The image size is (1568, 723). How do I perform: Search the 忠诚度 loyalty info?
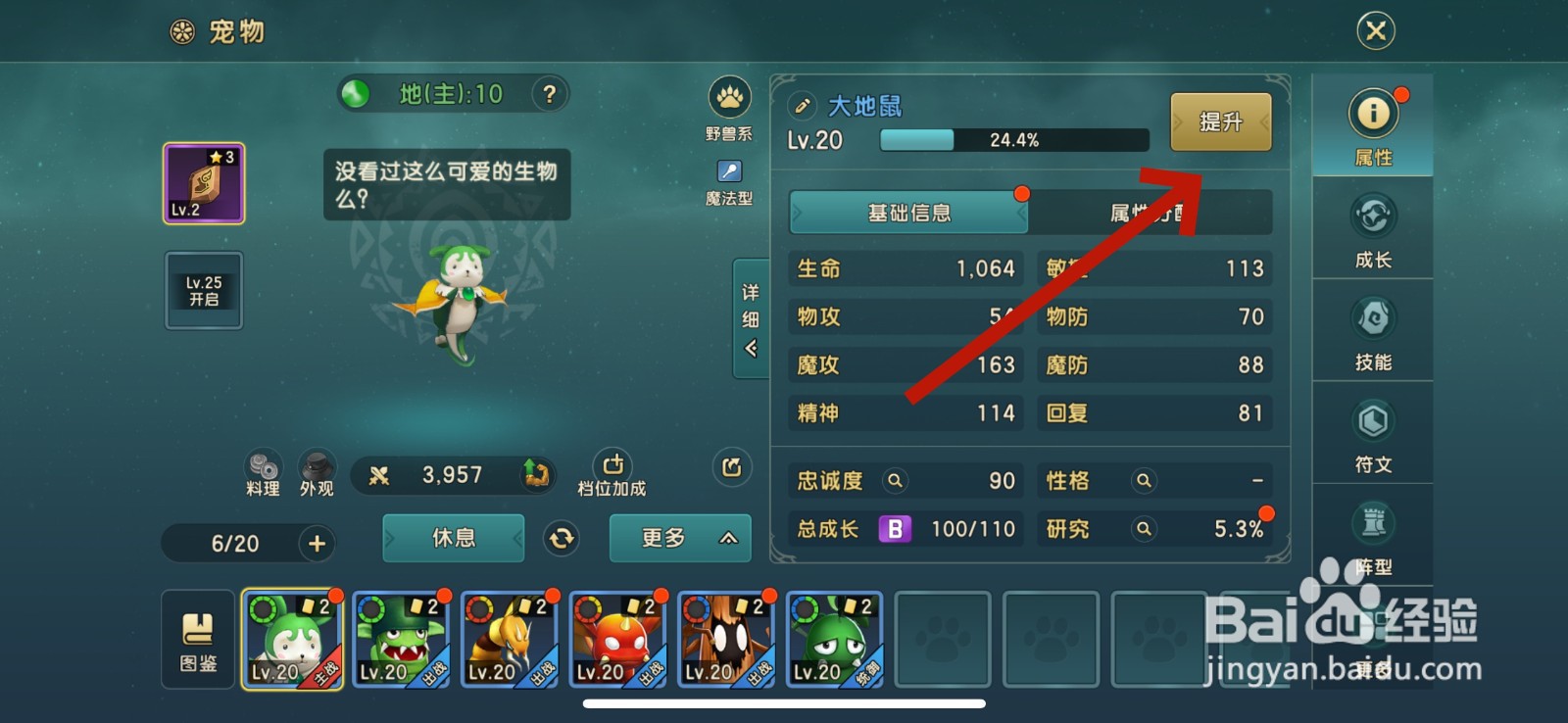pyautogui.click(x=895, y=481)
